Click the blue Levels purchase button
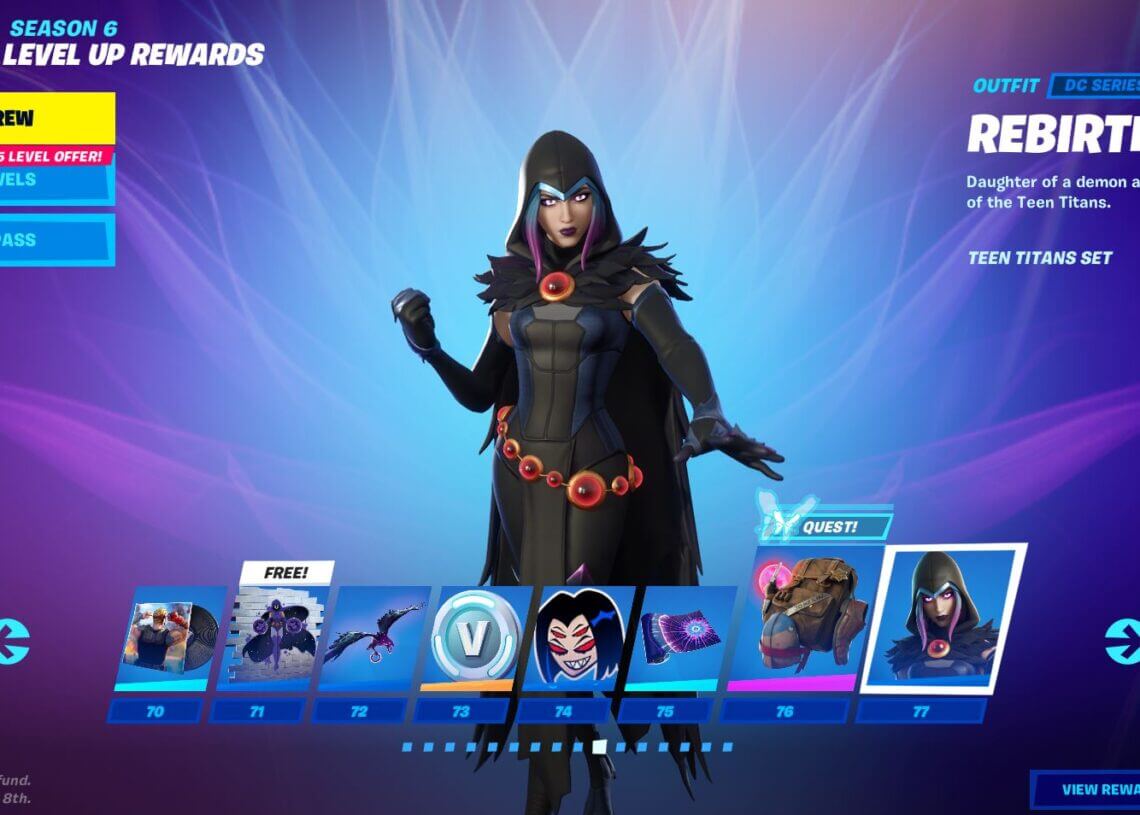Viewport: 1140px width, 815px height. pyautogui.click(x=55, y=180)
